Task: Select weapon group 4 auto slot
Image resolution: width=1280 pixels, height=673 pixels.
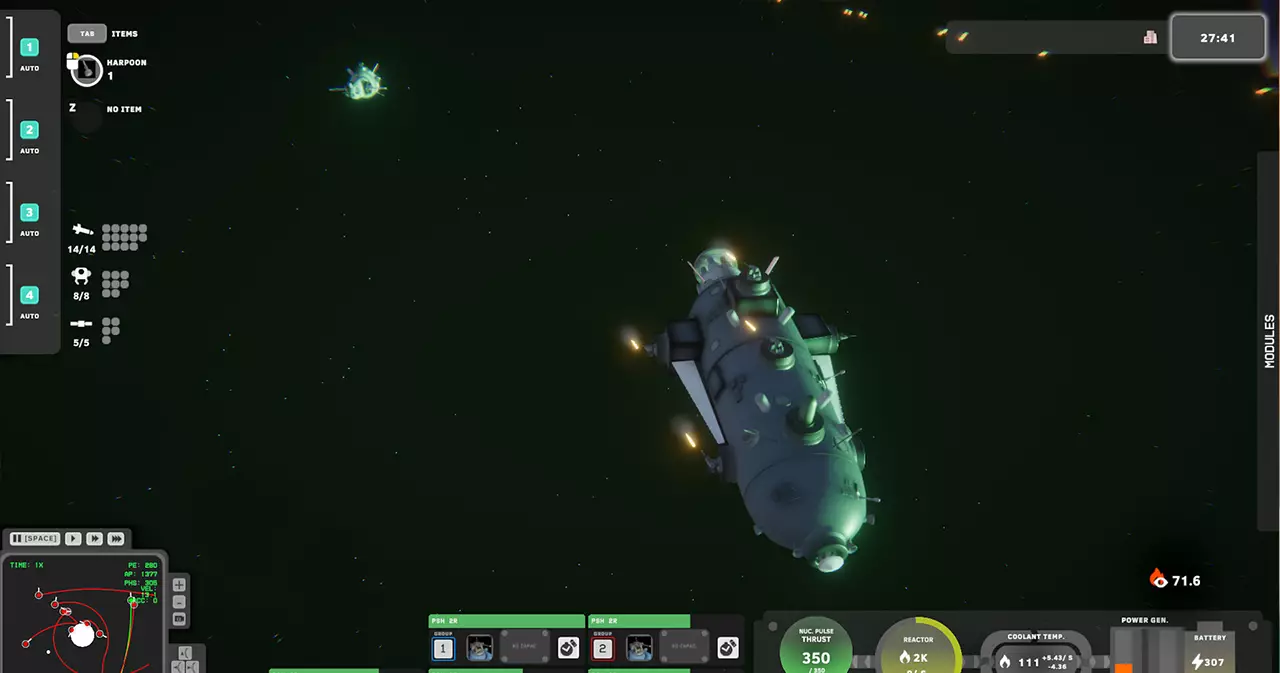Action: pos(30,295)
